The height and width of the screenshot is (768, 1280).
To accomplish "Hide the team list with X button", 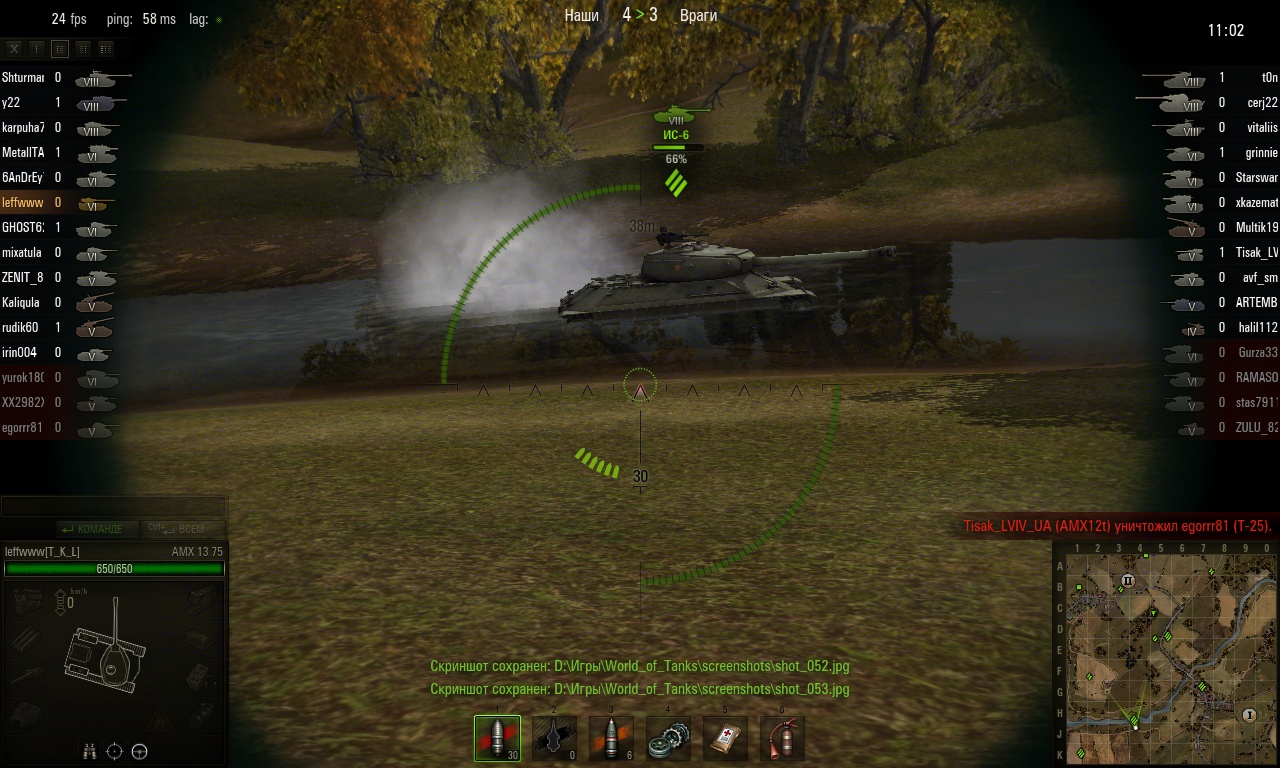I will 14,48.
